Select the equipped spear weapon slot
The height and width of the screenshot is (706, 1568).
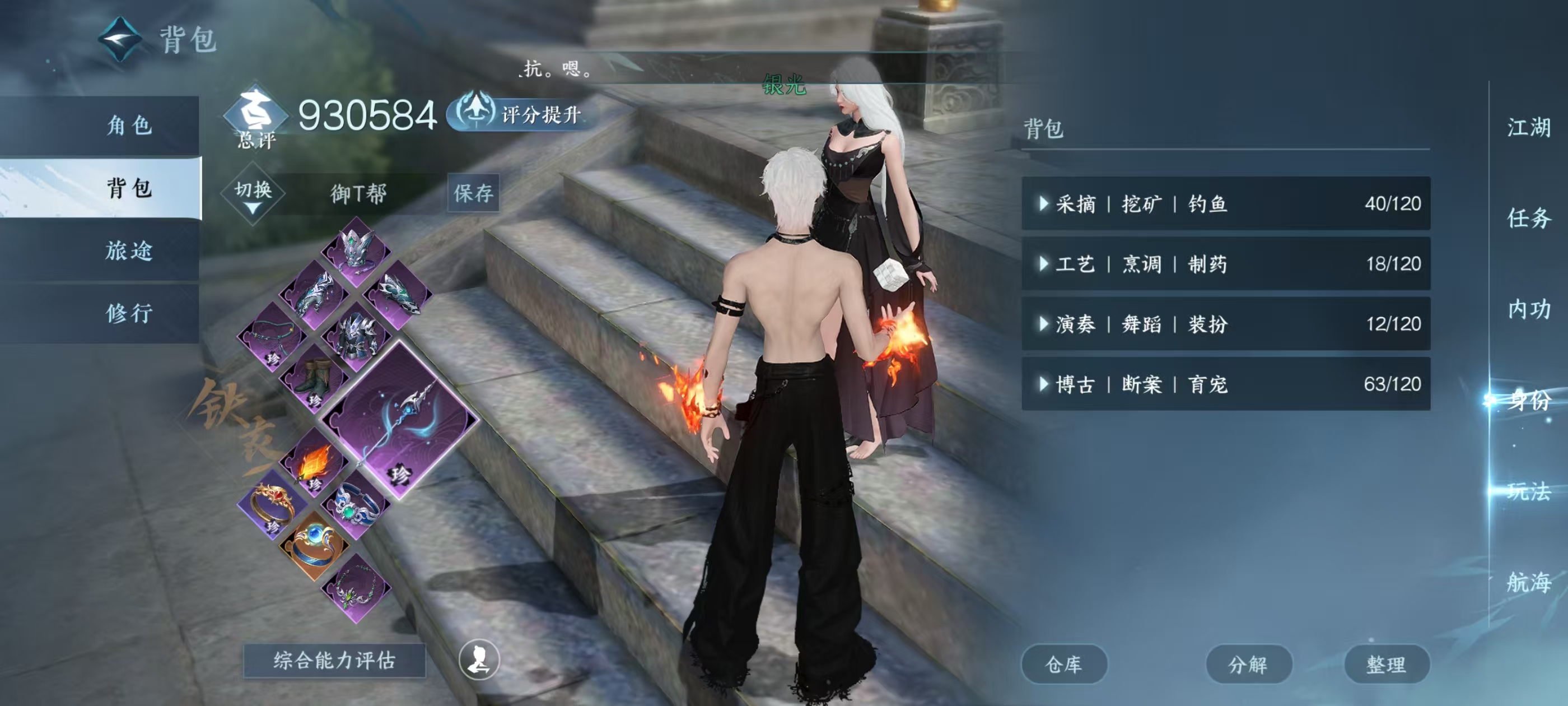click(x=400, y=420)
